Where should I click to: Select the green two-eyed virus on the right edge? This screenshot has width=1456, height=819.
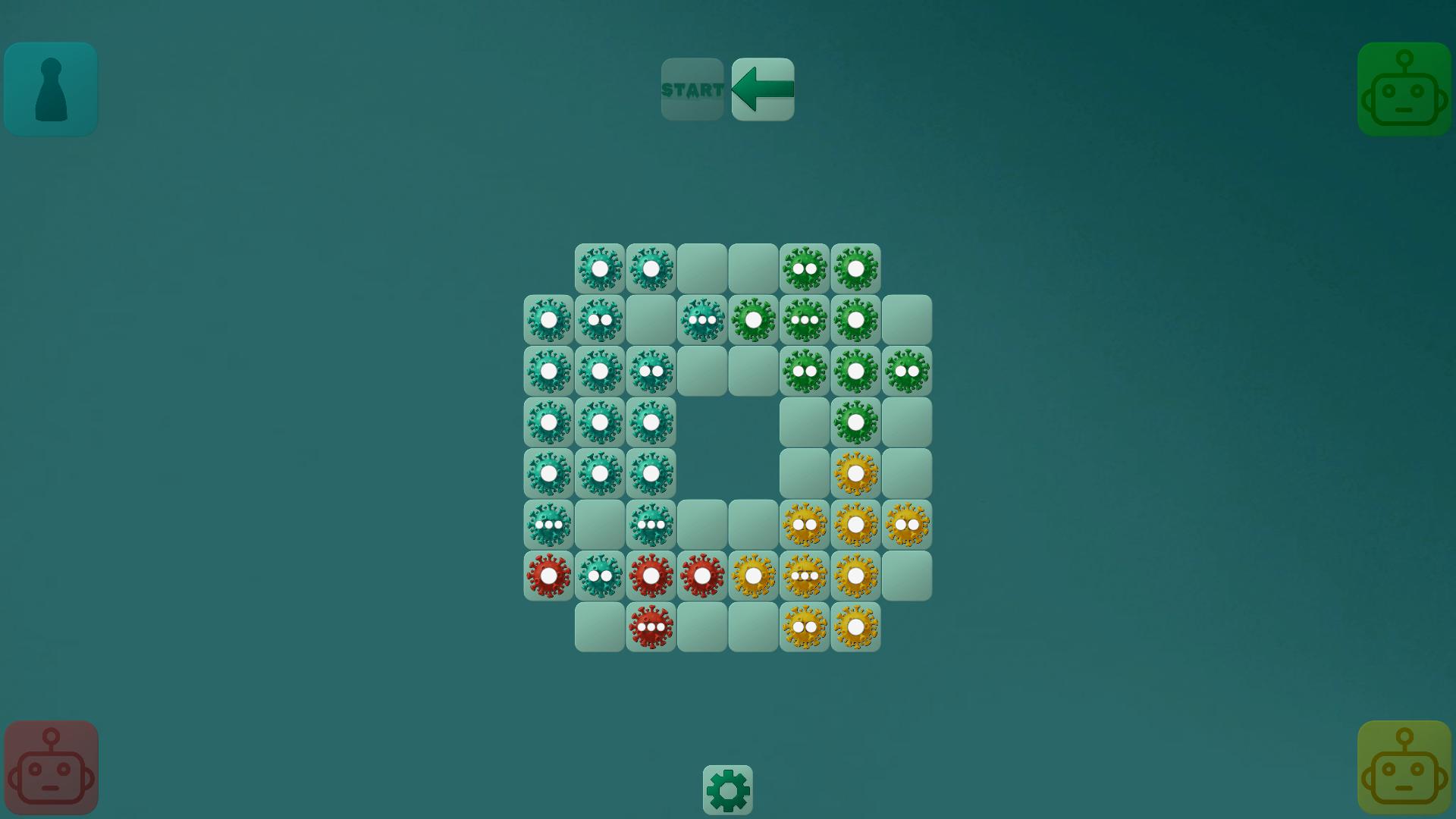point(908,370)
